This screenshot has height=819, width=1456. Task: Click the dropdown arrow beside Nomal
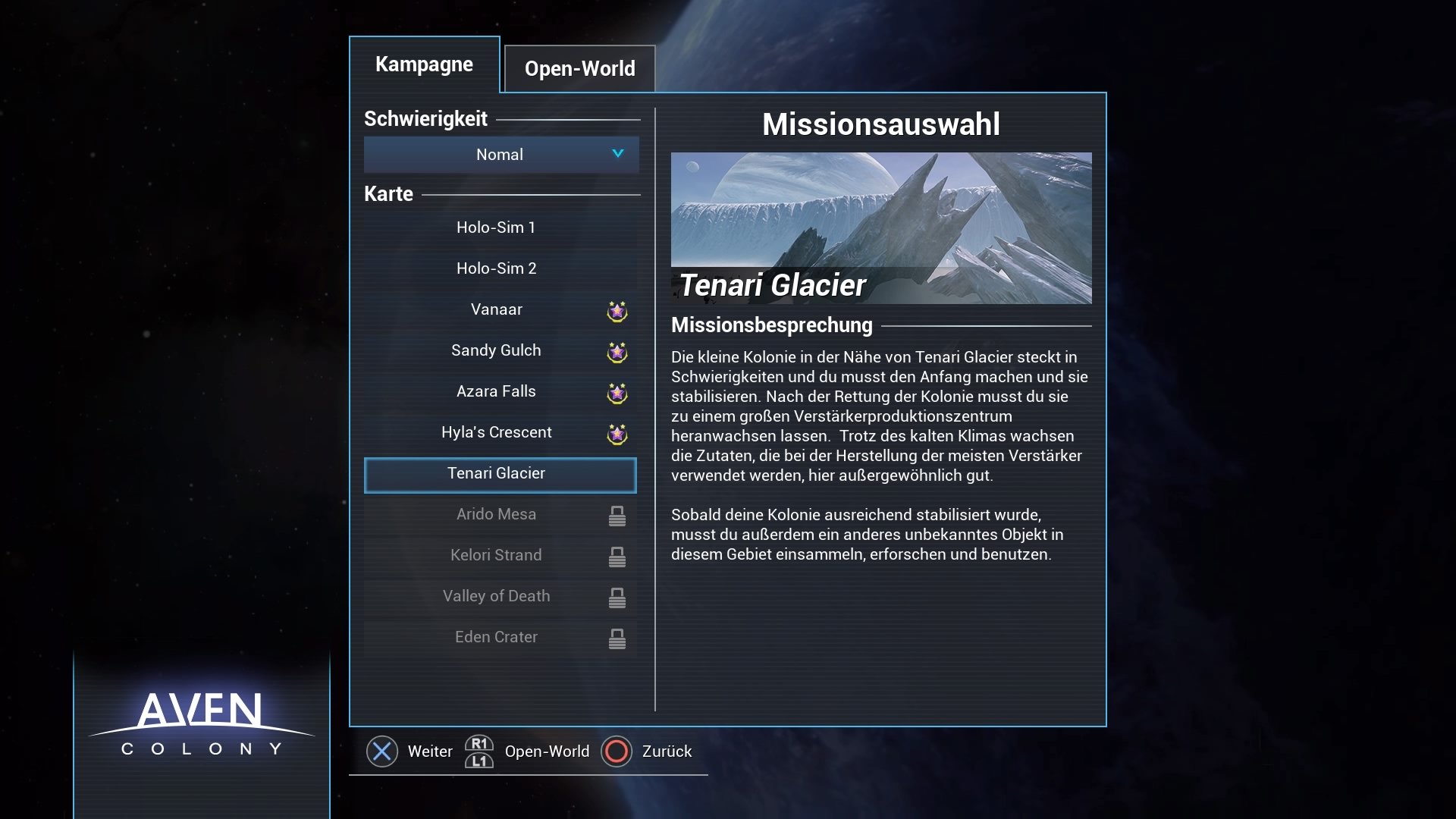(x=617, y=155)
